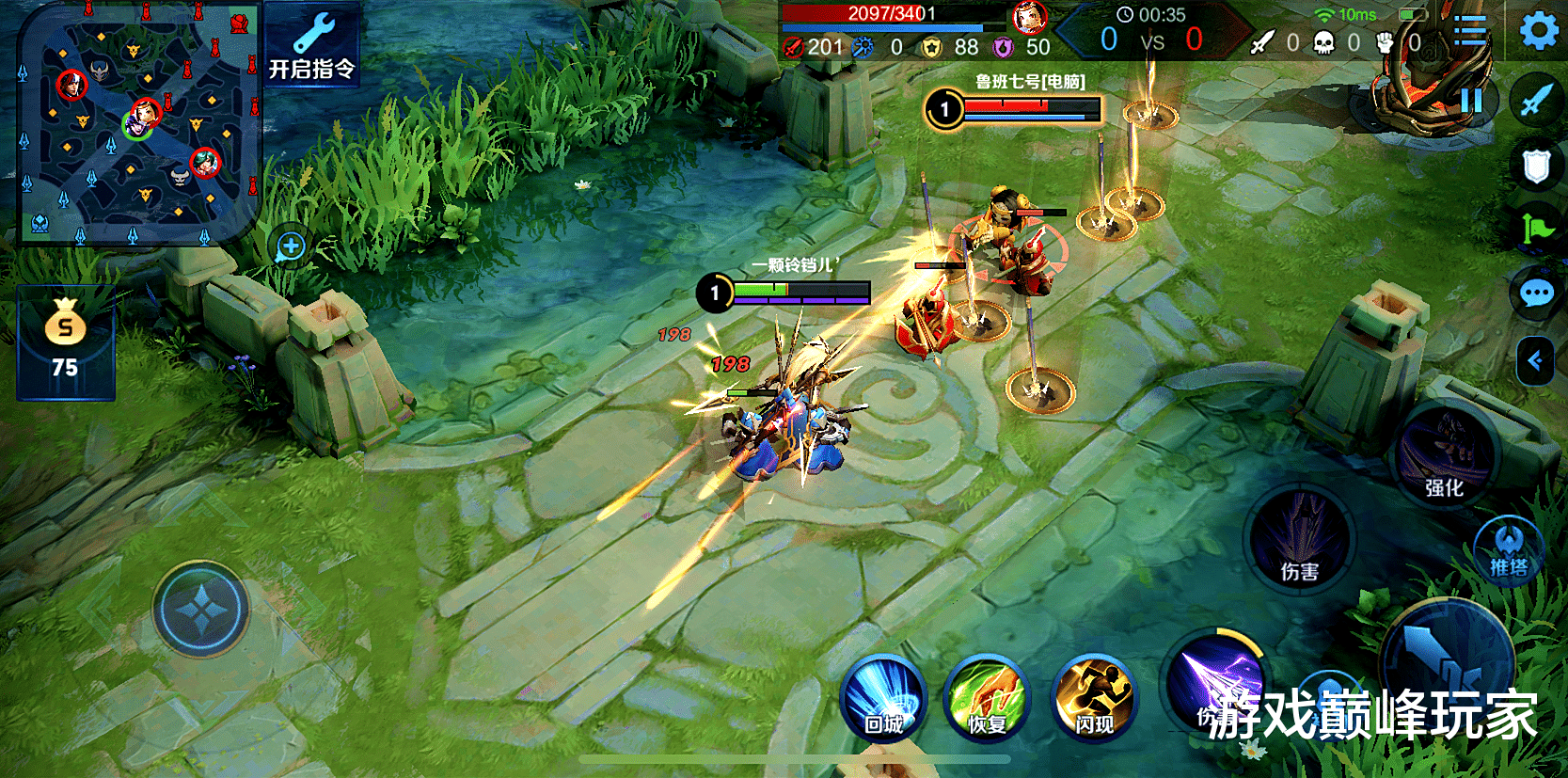Click the magnifier plus map zoom button
Screen dimensions: 1568x778
point(291,246)
